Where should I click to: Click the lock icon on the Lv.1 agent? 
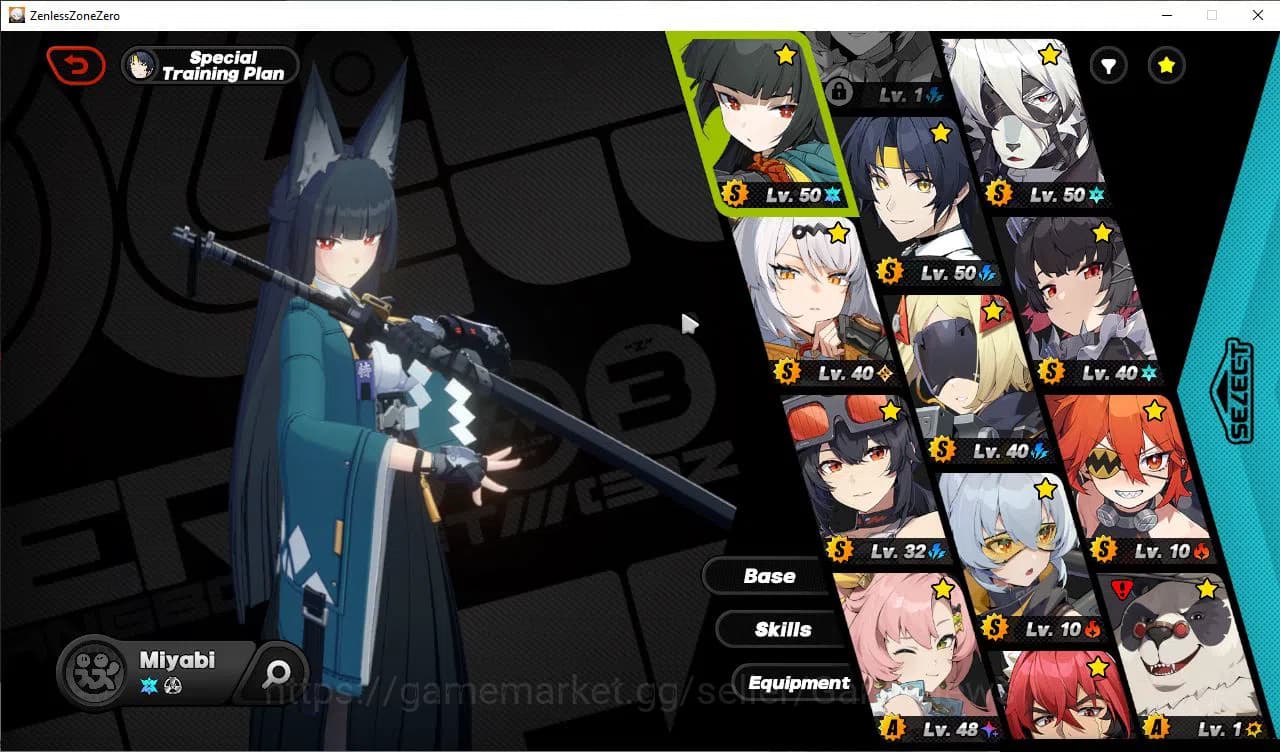pyautogui.click(x=840, y=92)
